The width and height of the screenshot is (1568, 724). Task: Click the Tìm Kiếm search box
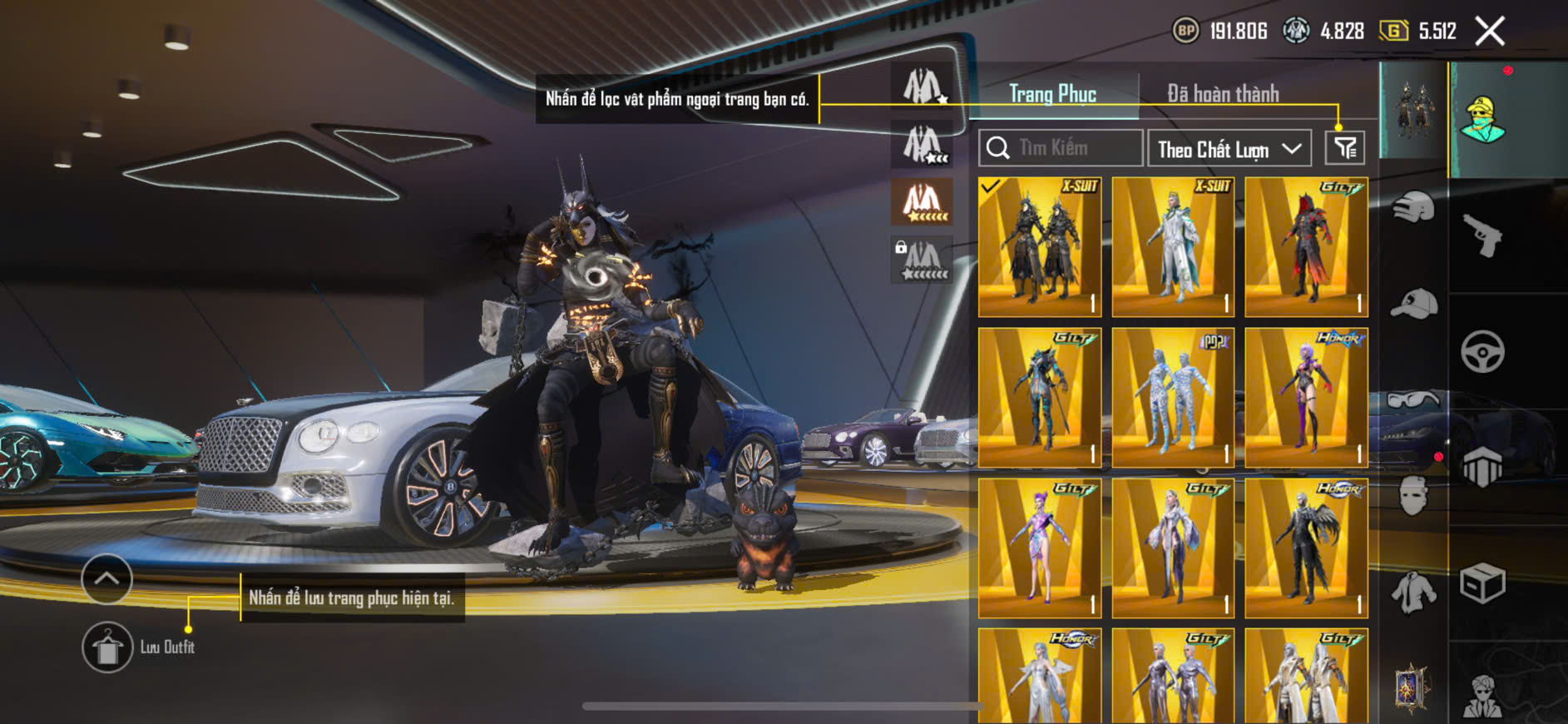point(1061,148)
